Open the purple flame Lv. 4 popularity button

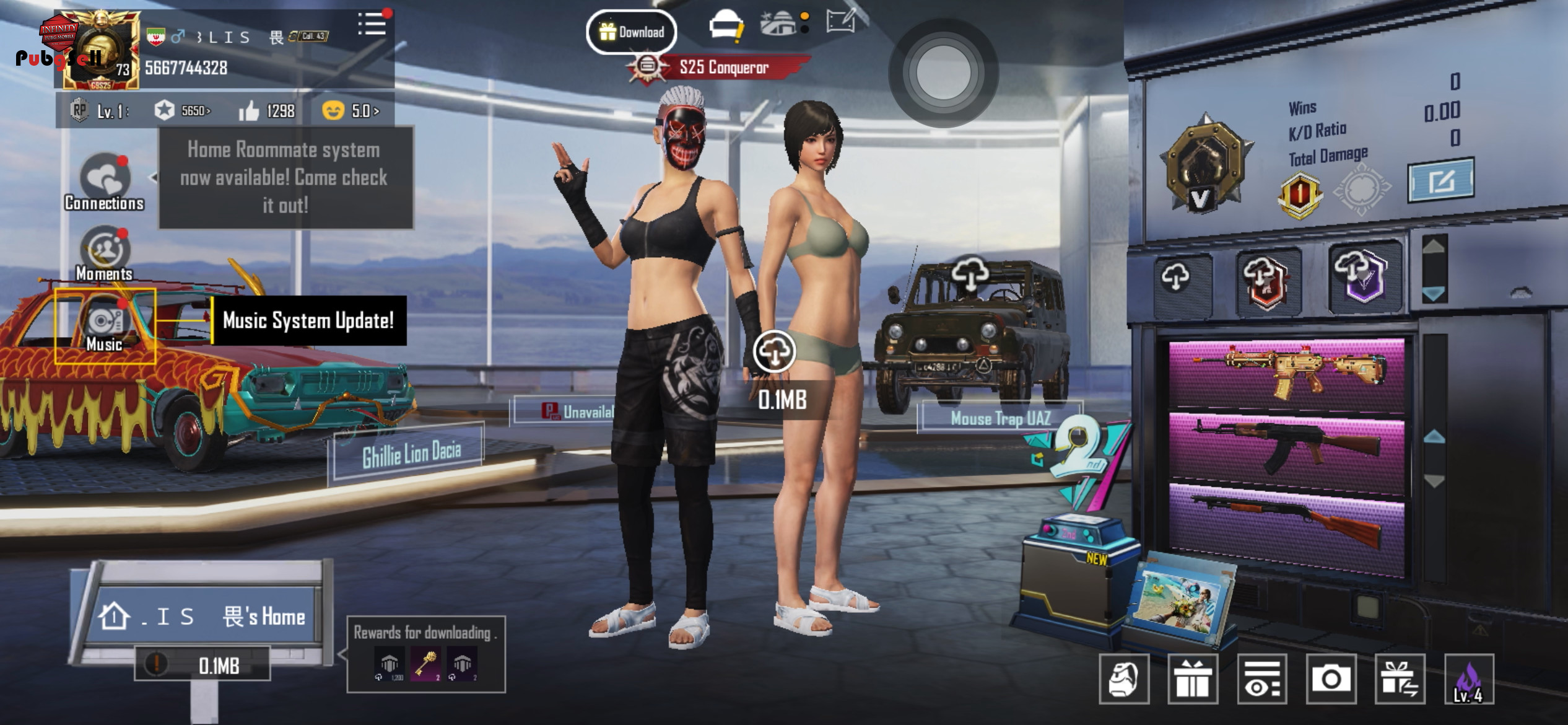tap(1469, 679)
